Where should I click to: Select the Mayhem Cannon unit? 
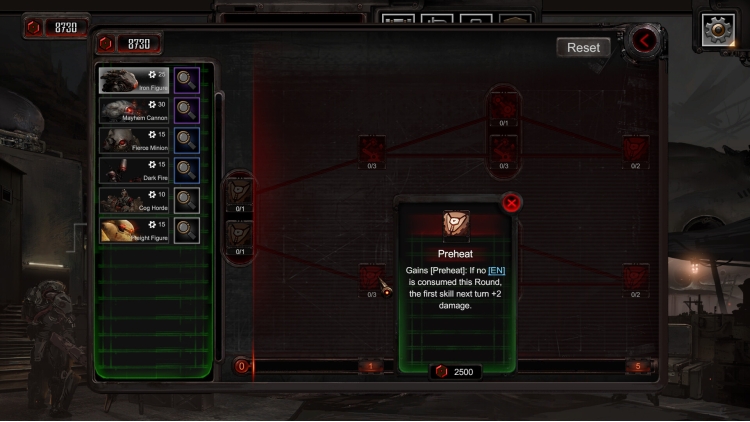tap(134, 110)
